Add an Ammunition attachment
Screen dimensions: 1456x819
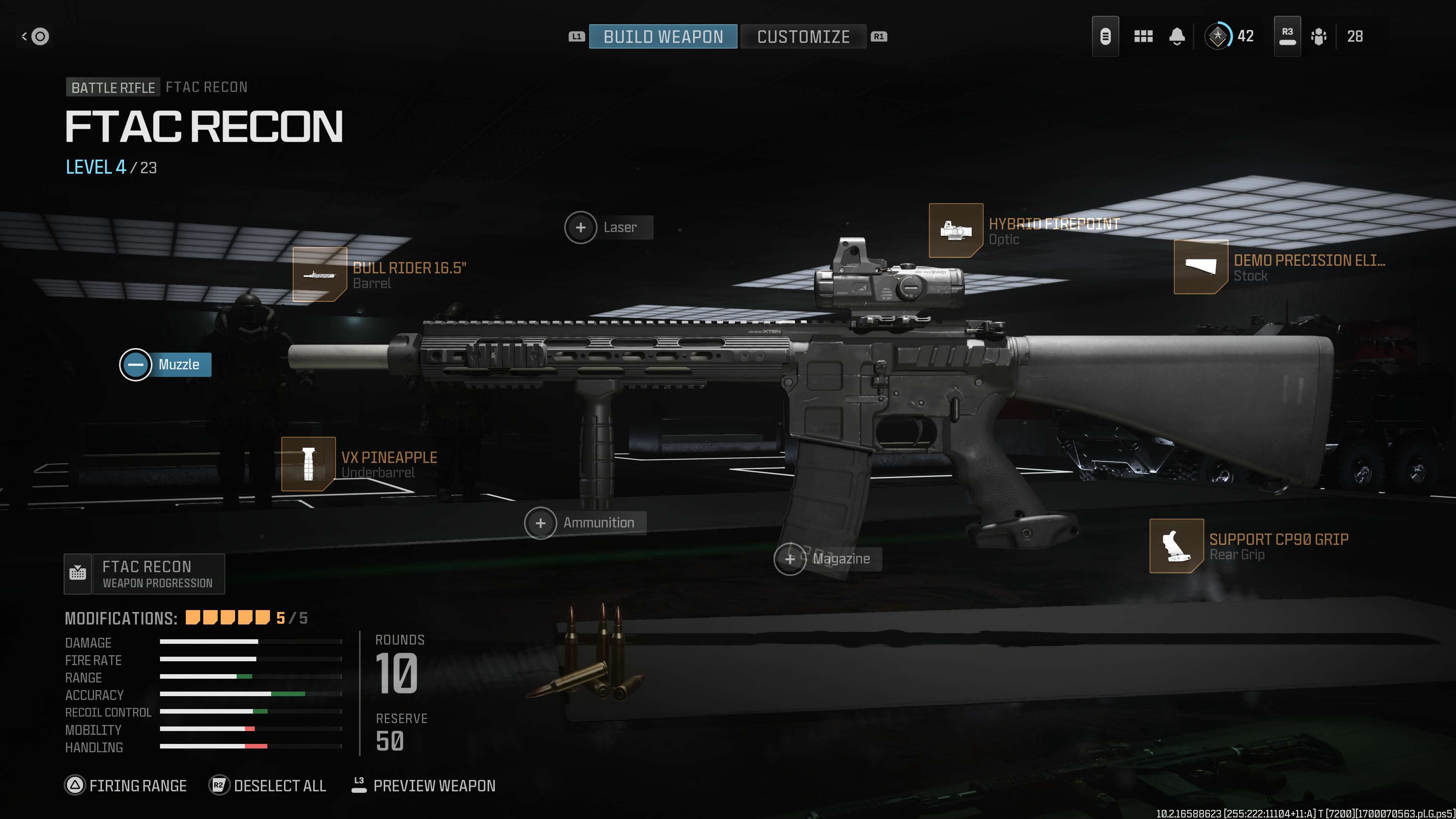585,523
